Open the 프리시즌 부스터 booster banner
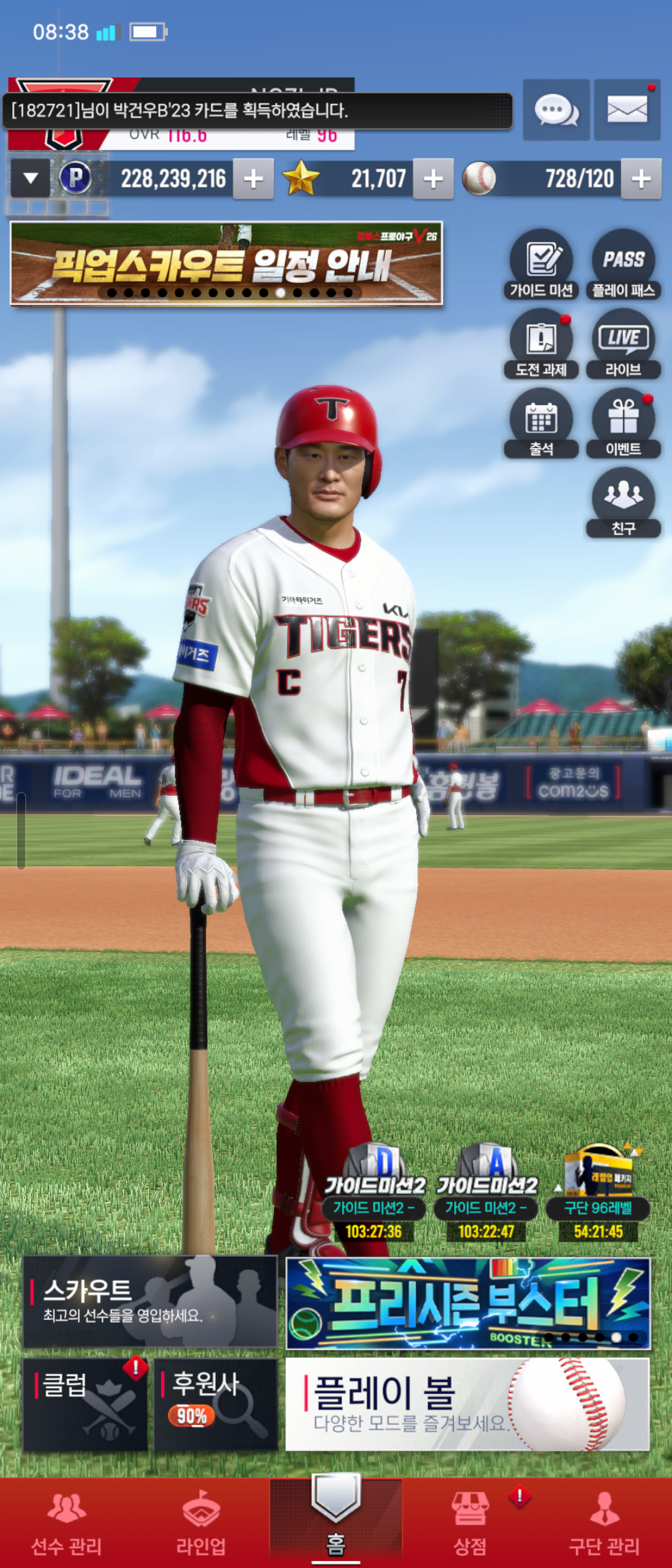The image size is (672, 1568). (467, 1303)
